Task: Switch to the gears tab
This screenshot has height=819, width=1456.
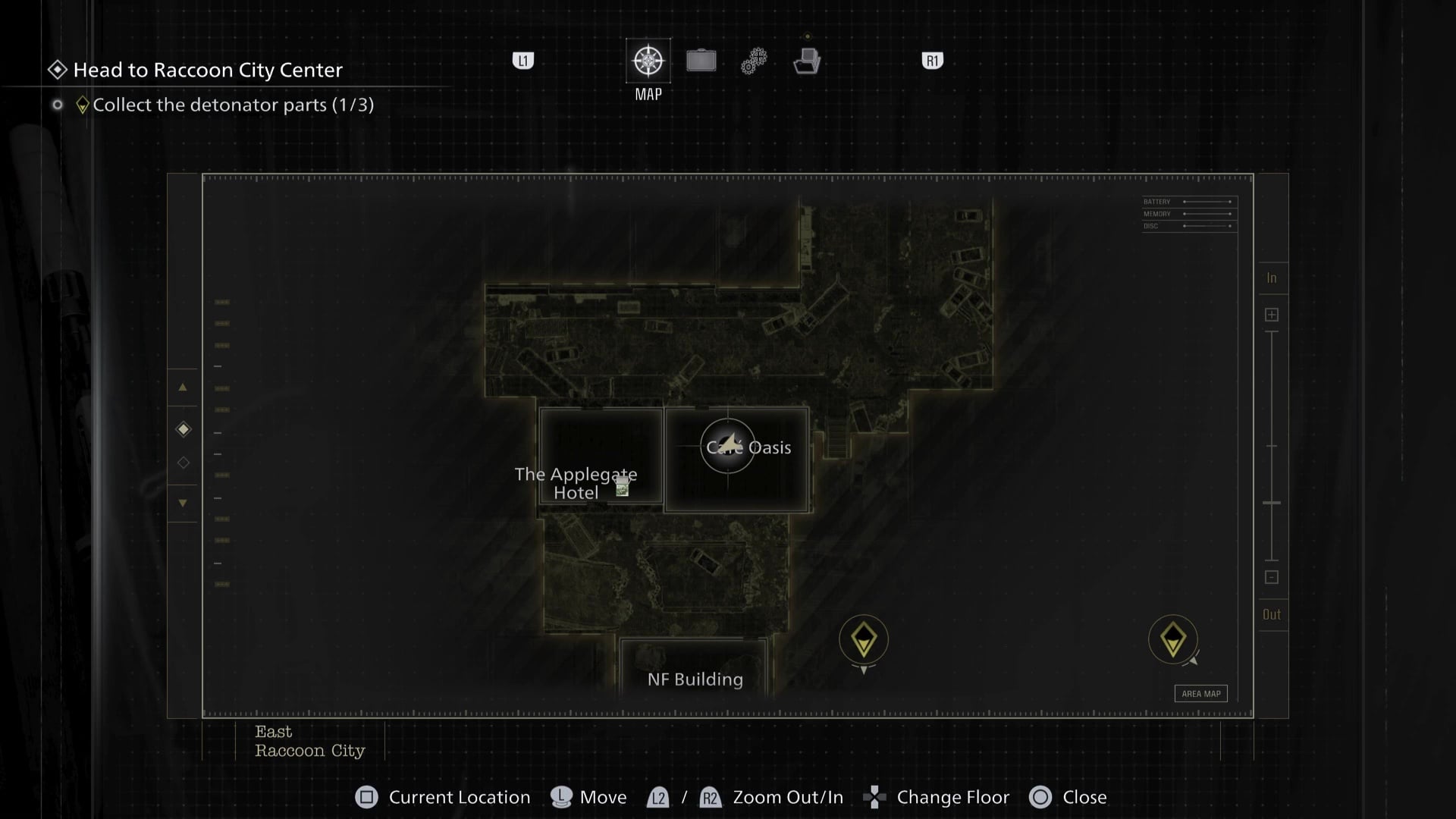Action: coord(754,61)
